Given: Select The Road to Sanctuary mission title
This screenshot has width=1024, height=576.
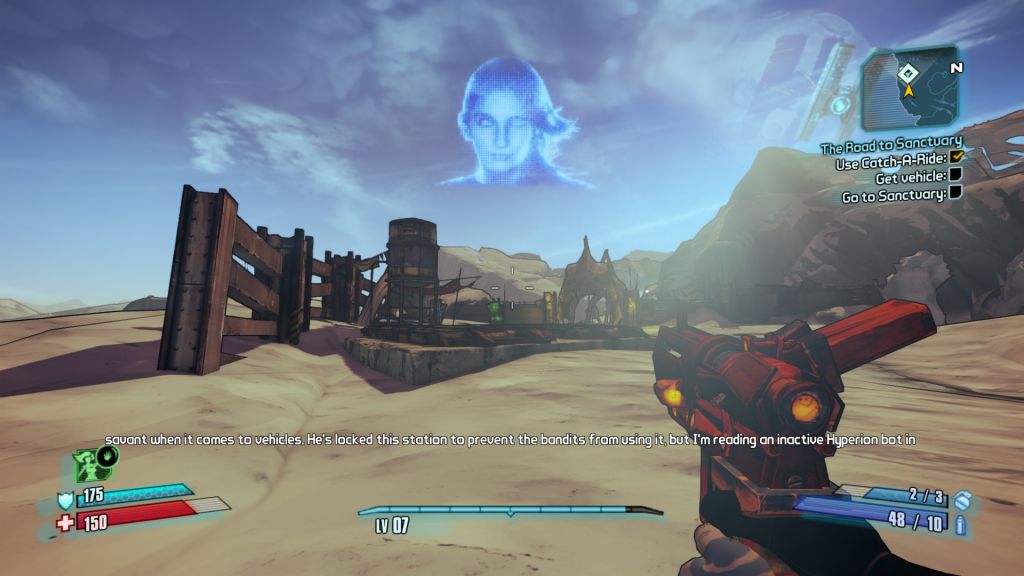Looking at the screenshot, I should [x=891, y=142].
